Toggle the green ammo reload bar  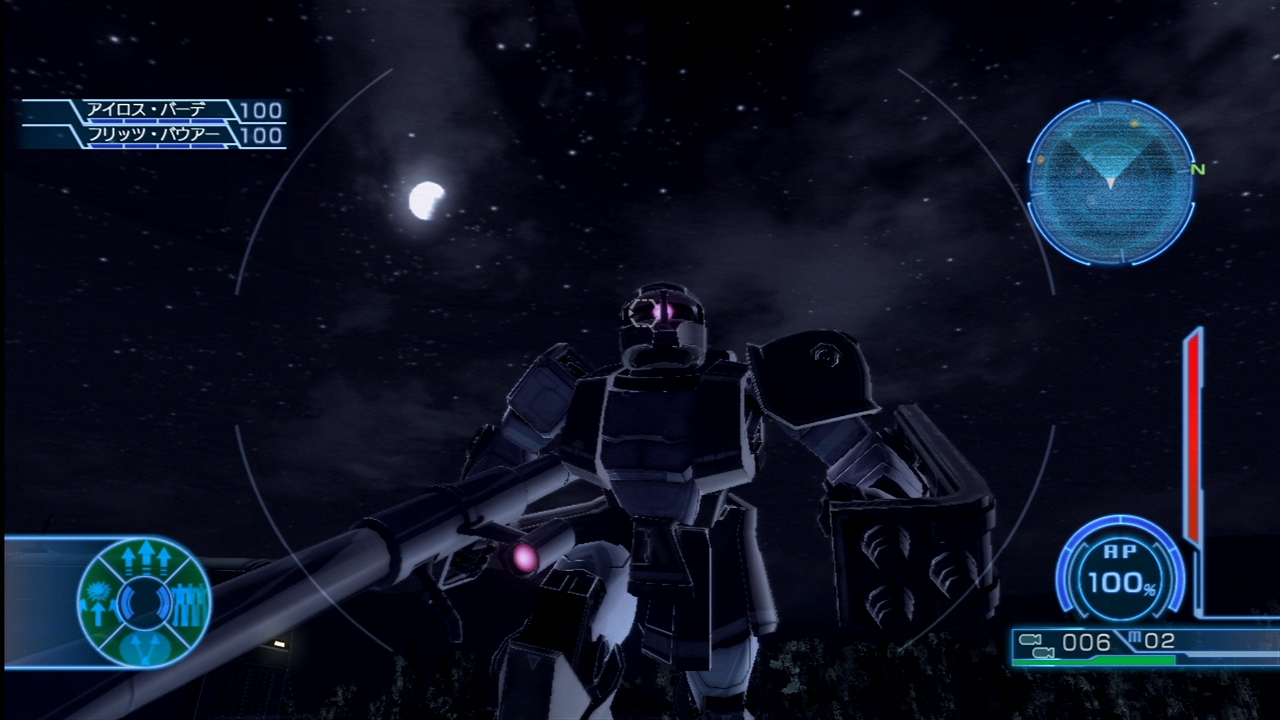click(1093, 662)
